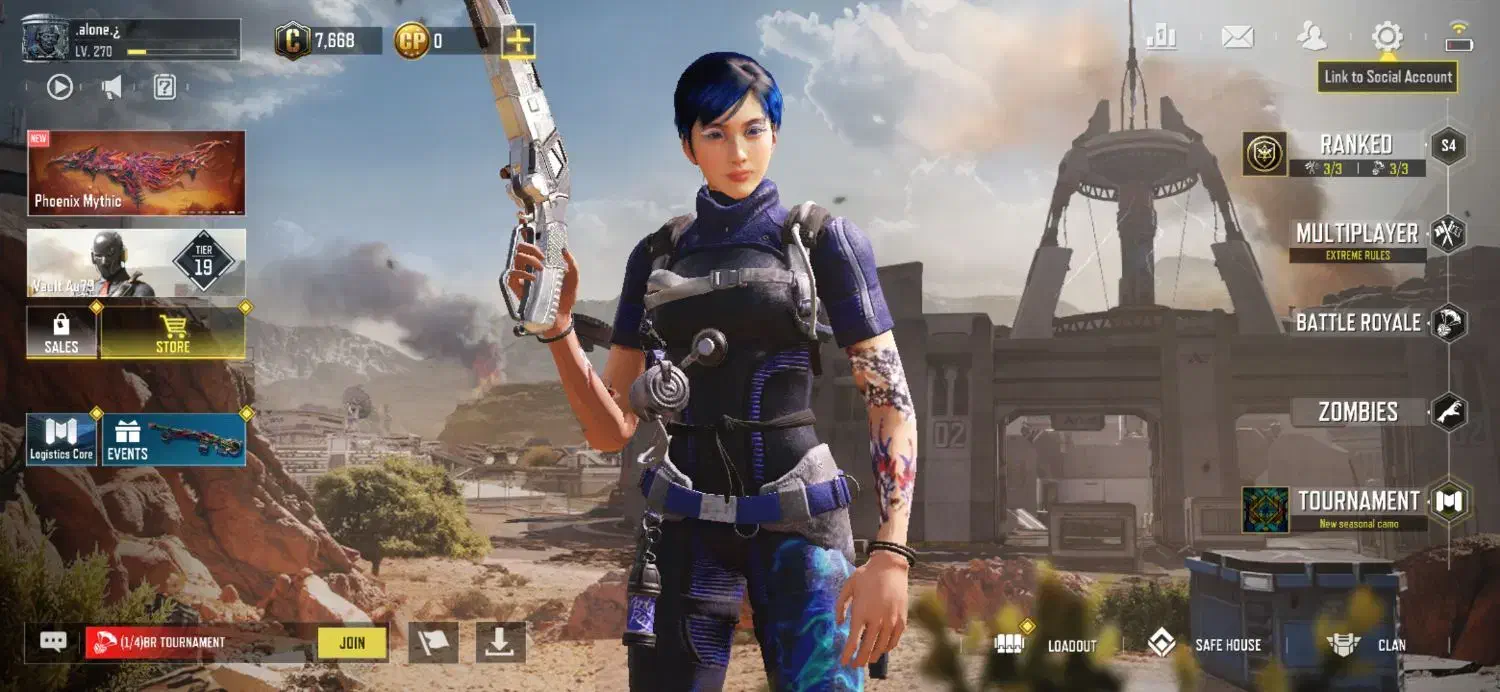Open the Events panel

click(x=174, y=440)
